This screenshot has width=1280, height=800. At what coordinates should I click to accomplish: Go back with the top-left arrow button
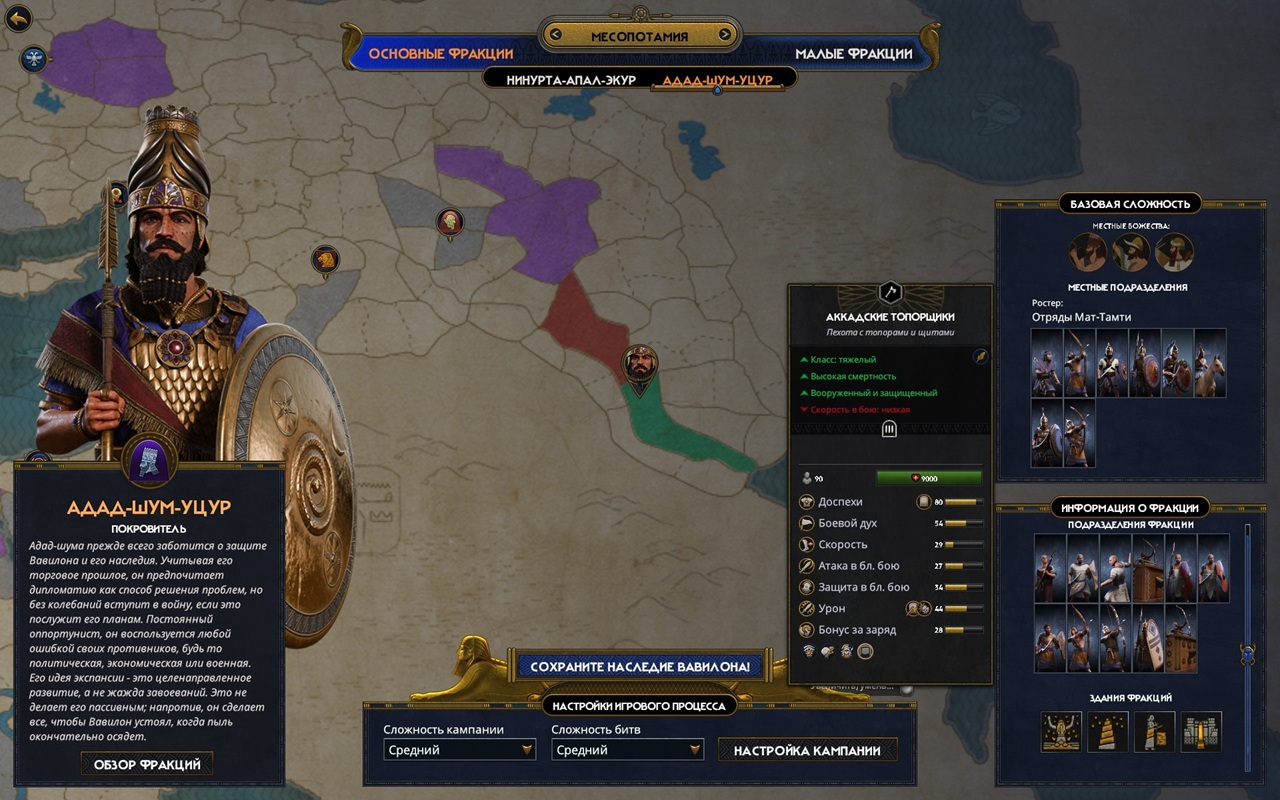pos(19,18)
